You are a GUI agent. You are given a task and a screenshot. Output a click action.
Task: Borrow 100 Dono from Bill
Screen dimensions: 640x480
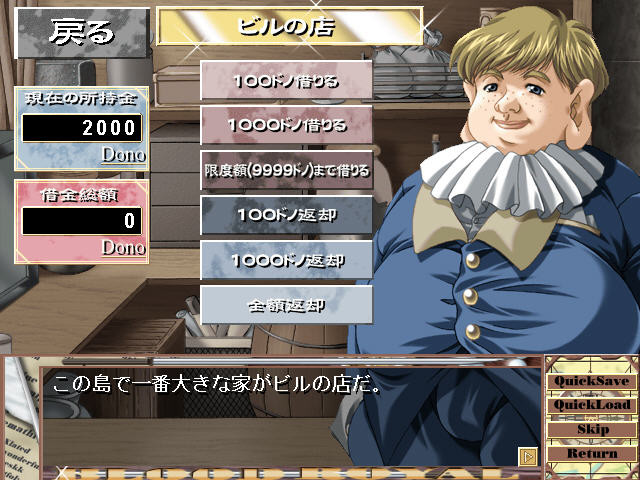(287, 80)
